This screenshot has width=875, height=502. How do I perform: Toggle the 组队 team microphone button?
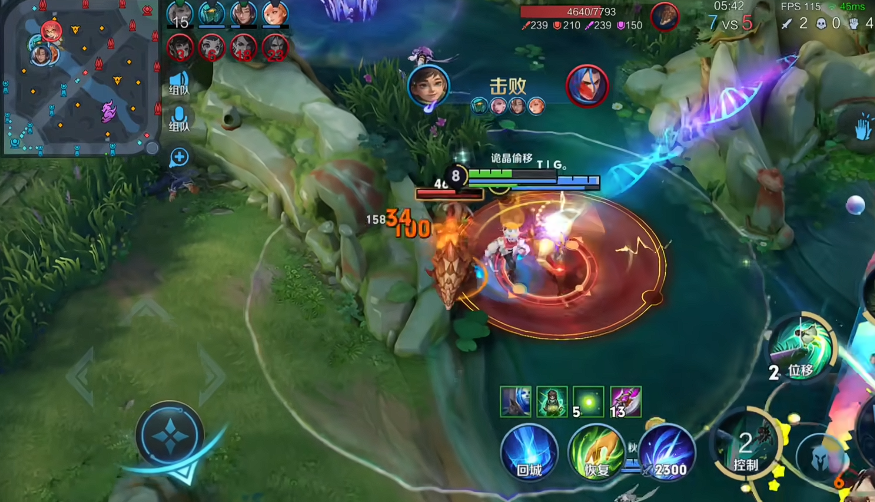pos(179,122)
